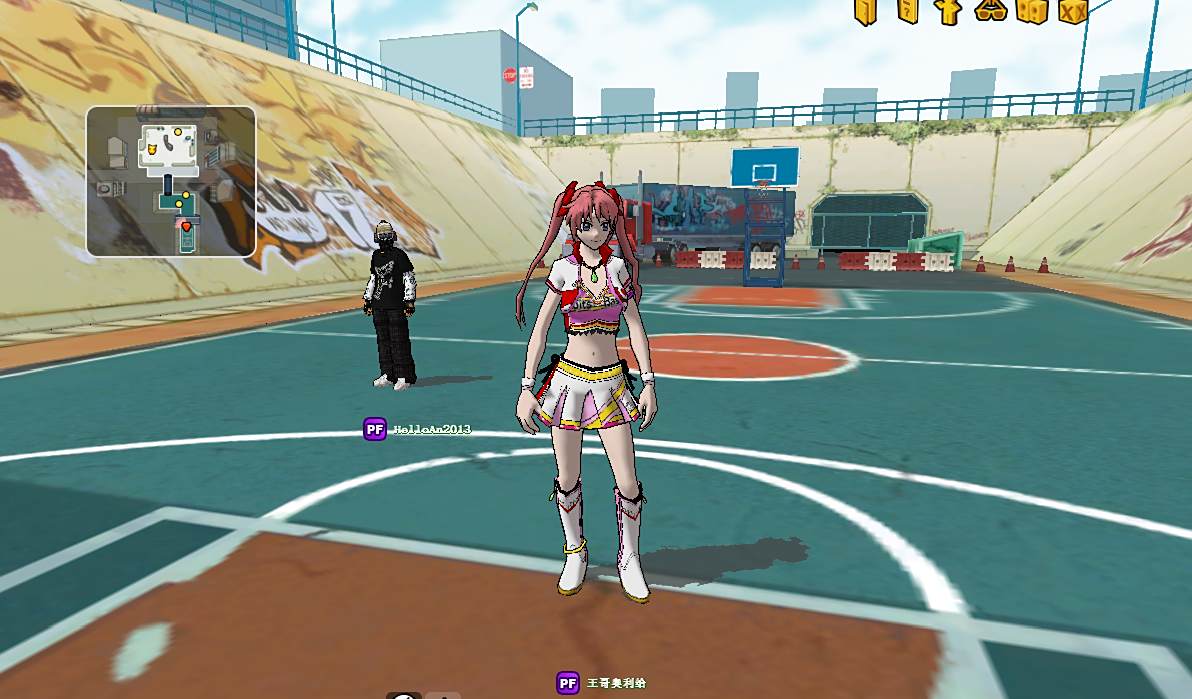Screen dimensions: 1192x699
Task: Click the yellow sunglasses icon
Action: (990, 11)
